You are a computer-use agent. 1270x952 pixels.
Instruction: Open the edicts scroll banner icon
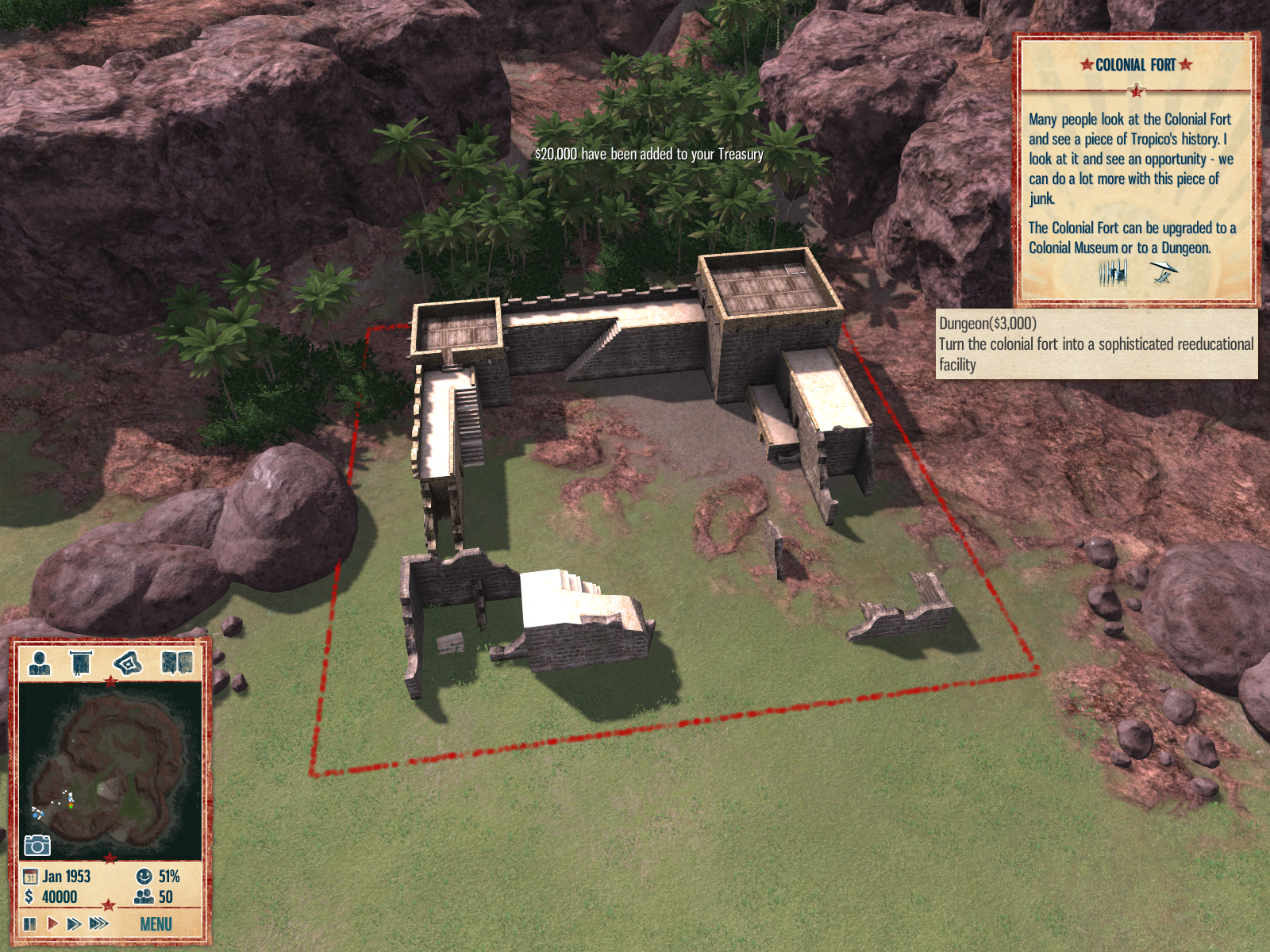pos(81,662)
